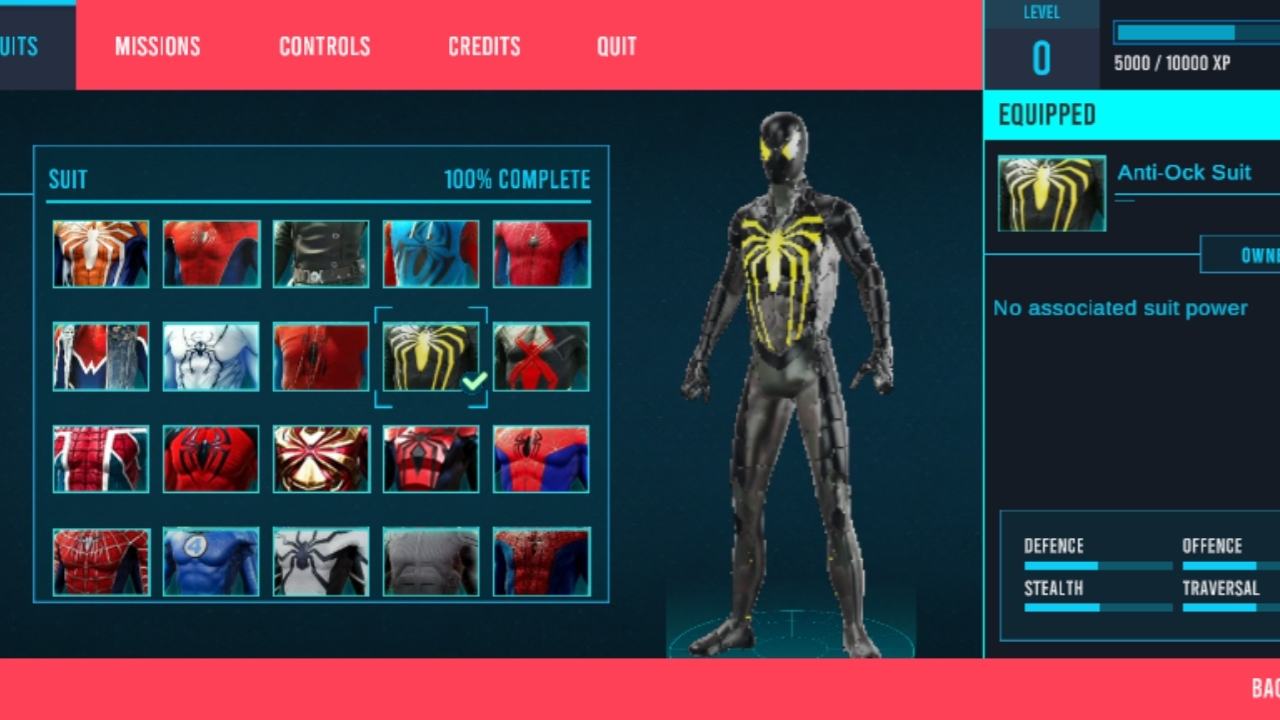Open the Missions menu tab

pos(157,46)
